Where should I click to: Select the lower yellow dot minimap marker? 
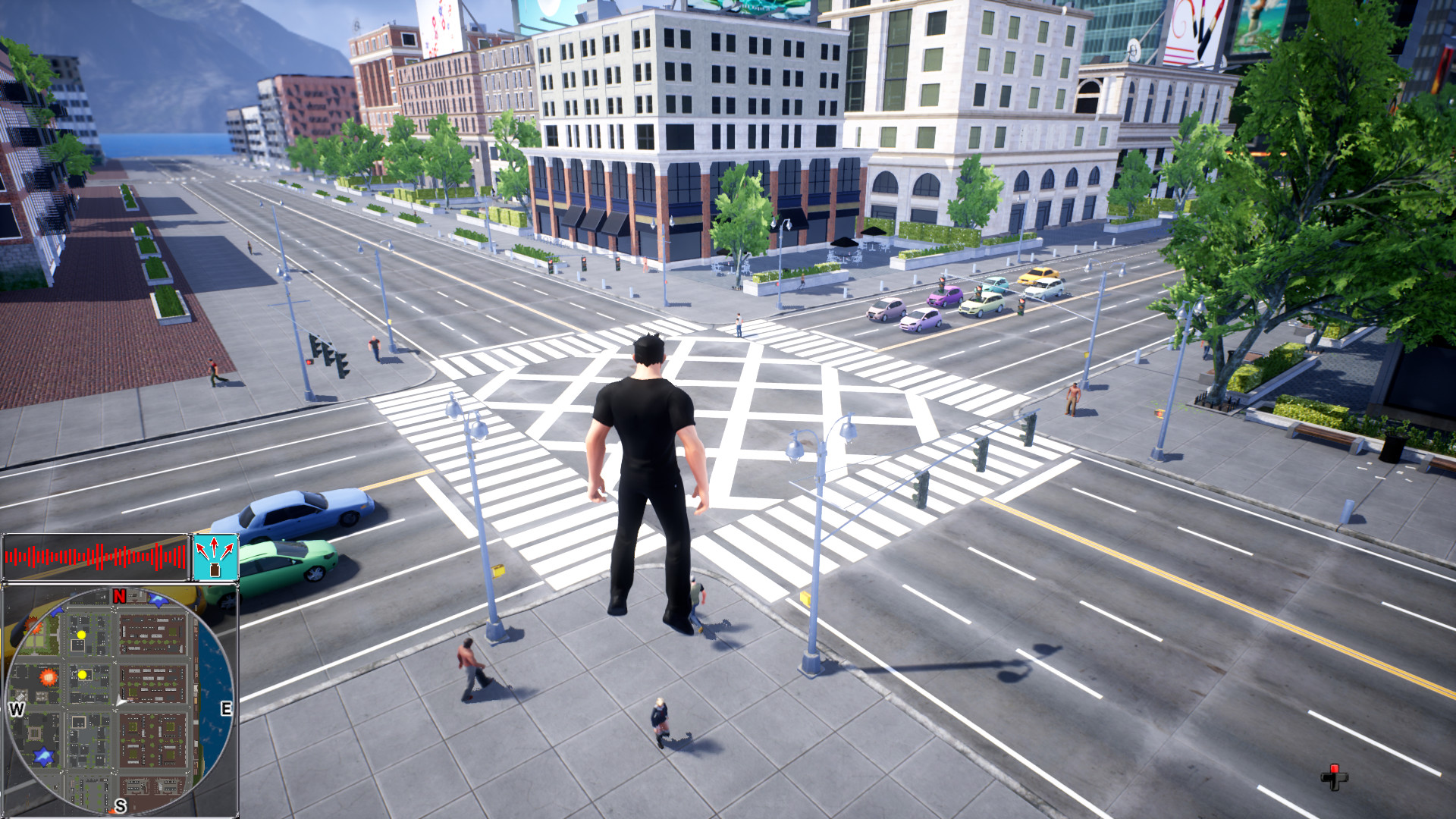[82, 674]
